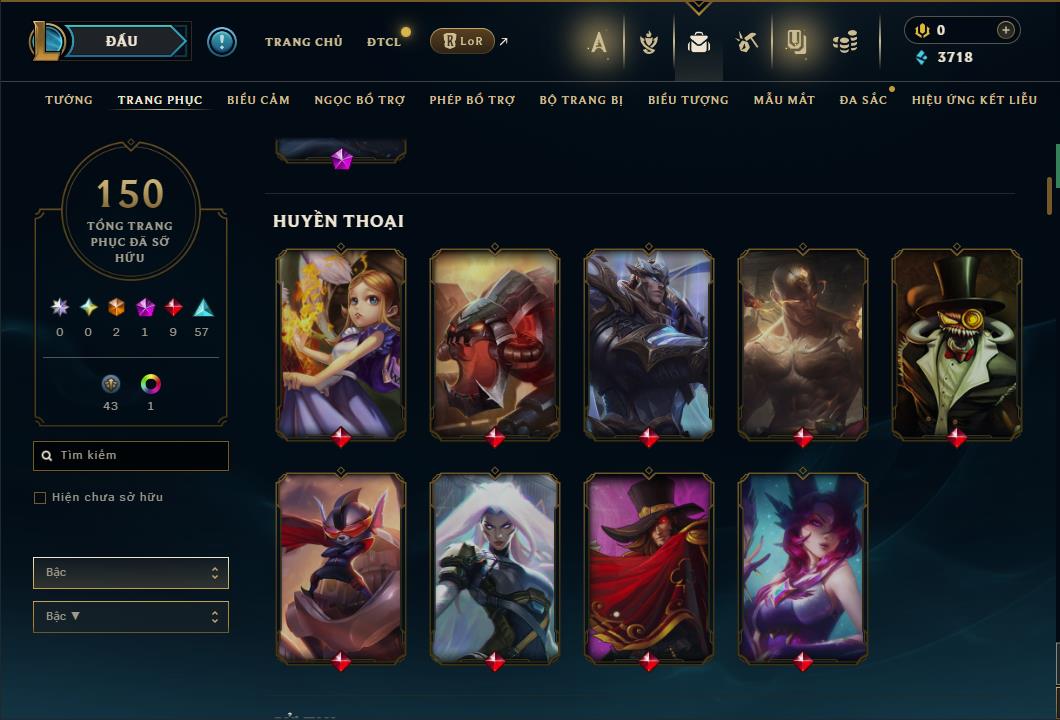Switch to the BIỂU CẢM tab

point(258,100)
